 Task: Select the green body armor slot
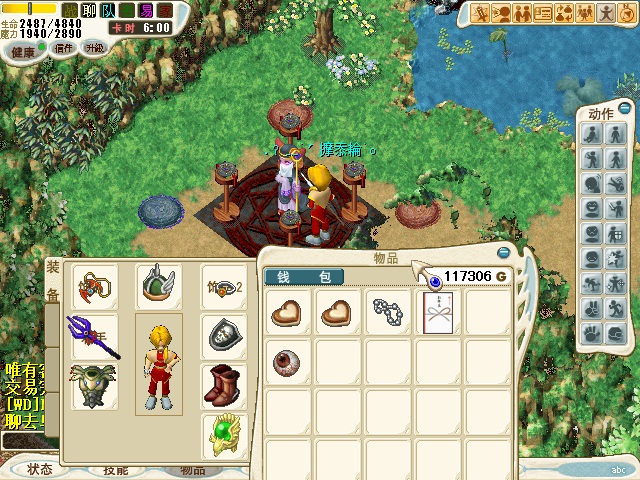(95, 387)
